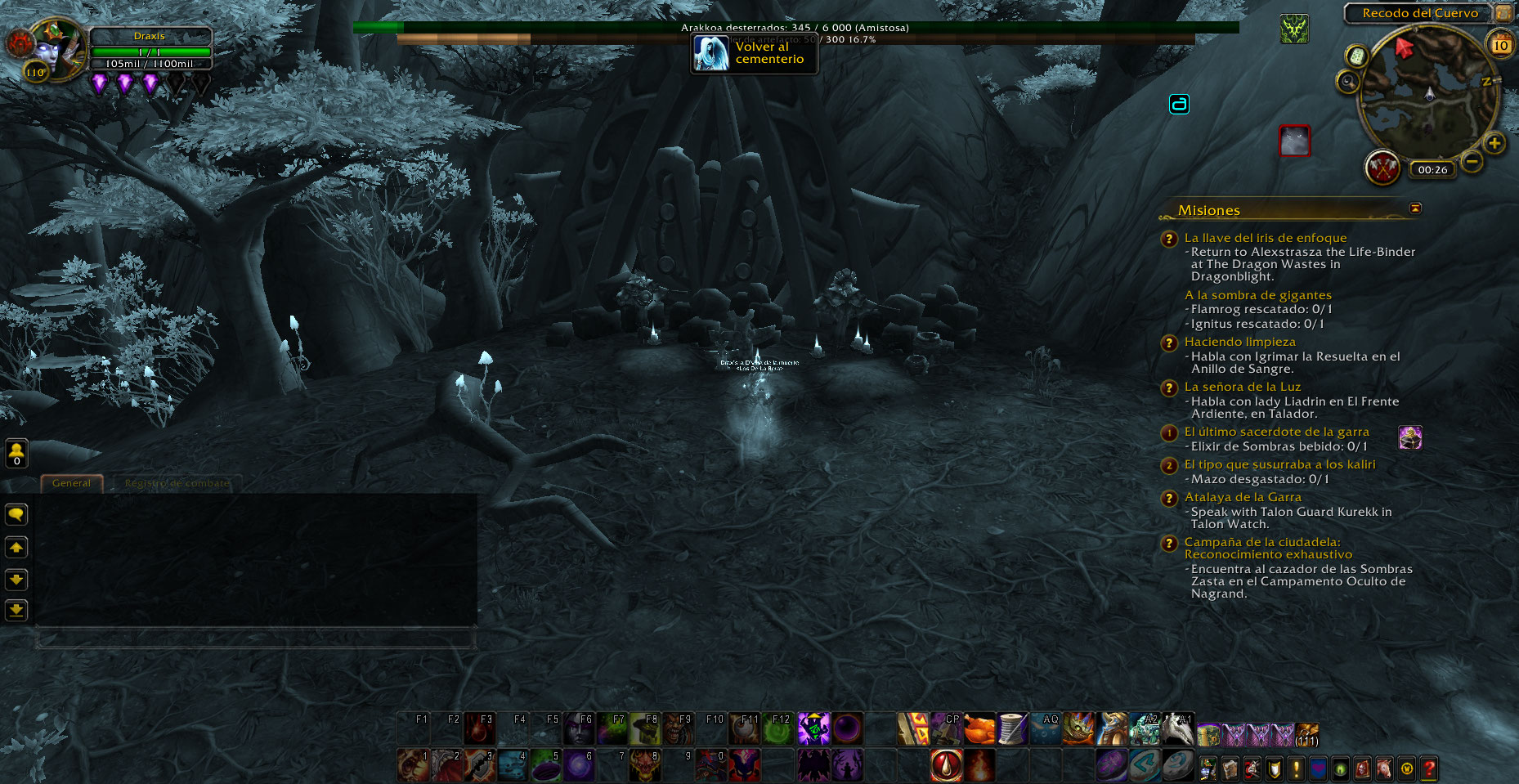
Task: Cast the green eye ability on F11
Action: [x=745, y=729]
